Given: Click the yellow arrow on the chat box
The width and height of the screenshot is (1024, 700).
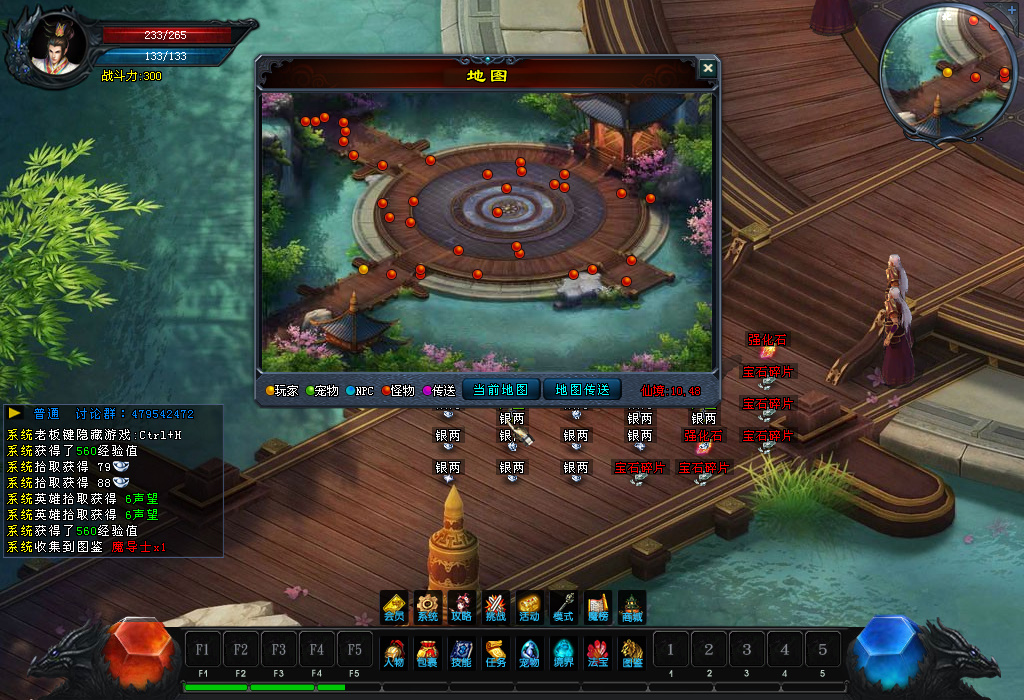Looking at the screenshot, I should click(x=15, y=412).
